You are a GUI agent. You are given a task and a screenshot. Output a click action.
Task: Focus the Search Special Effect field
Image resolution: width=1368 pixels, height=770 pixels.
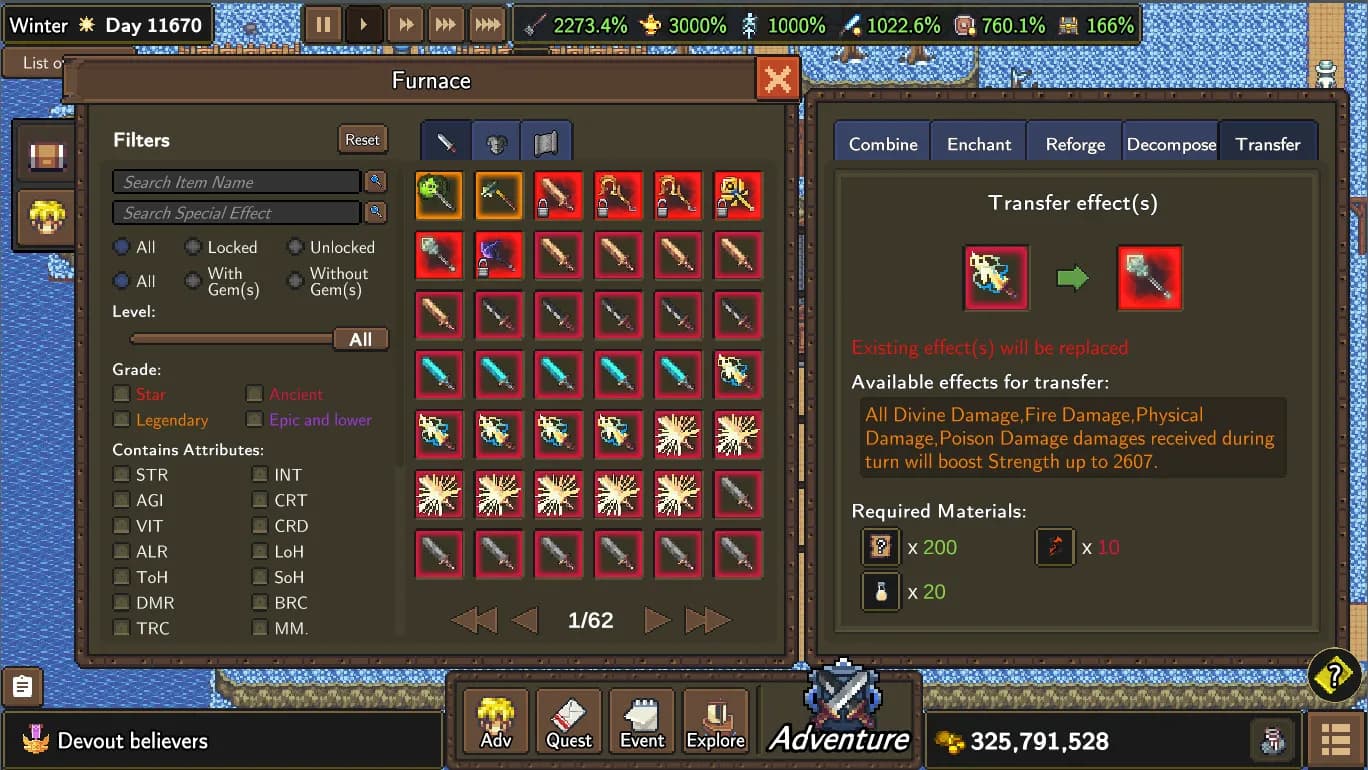click(x=236, y=213)
